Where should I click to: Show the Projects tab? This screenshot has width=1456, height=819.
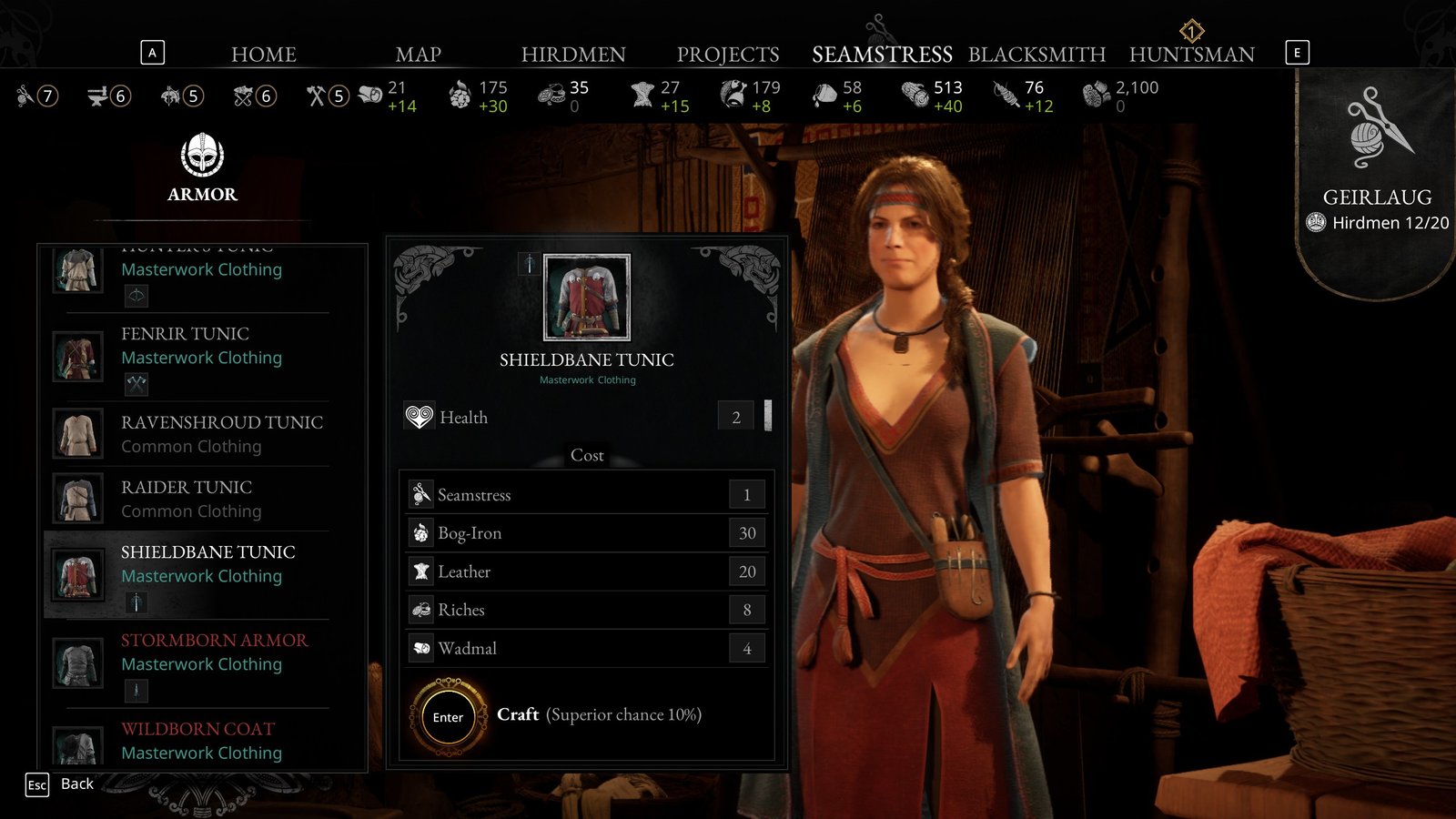click(728, 55)
